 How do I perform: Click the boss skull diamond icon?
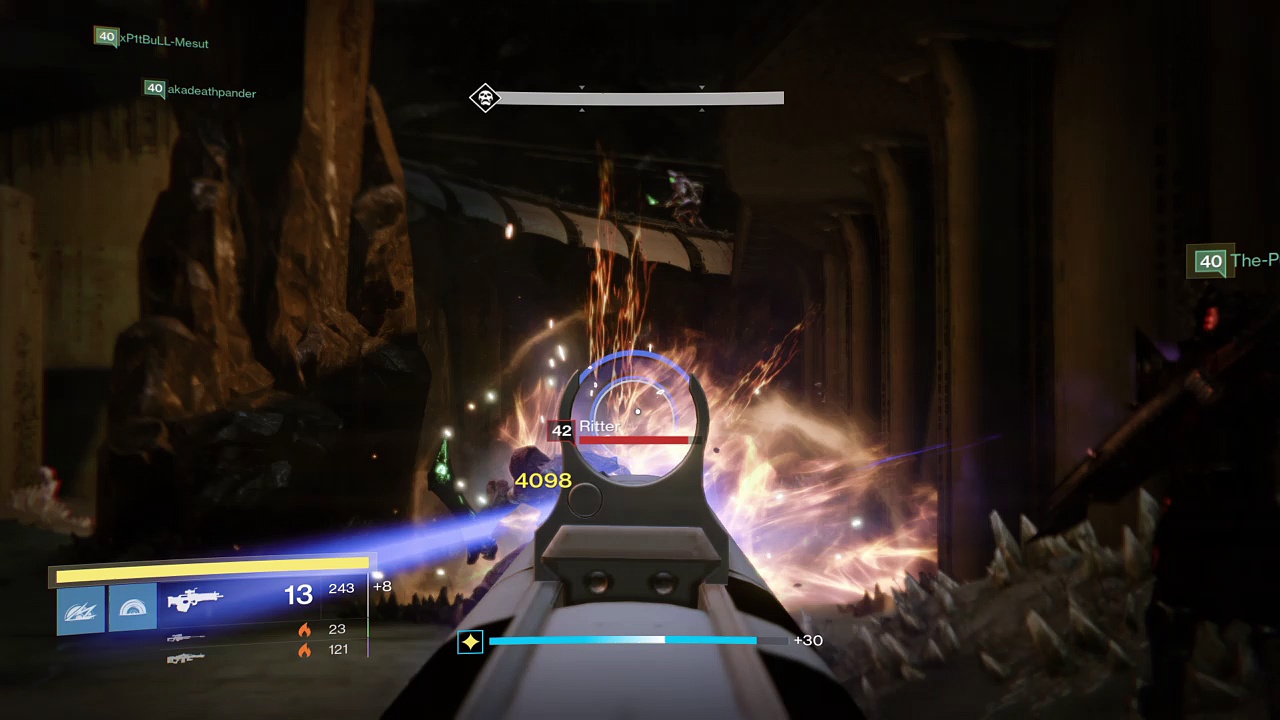[485, 98]
